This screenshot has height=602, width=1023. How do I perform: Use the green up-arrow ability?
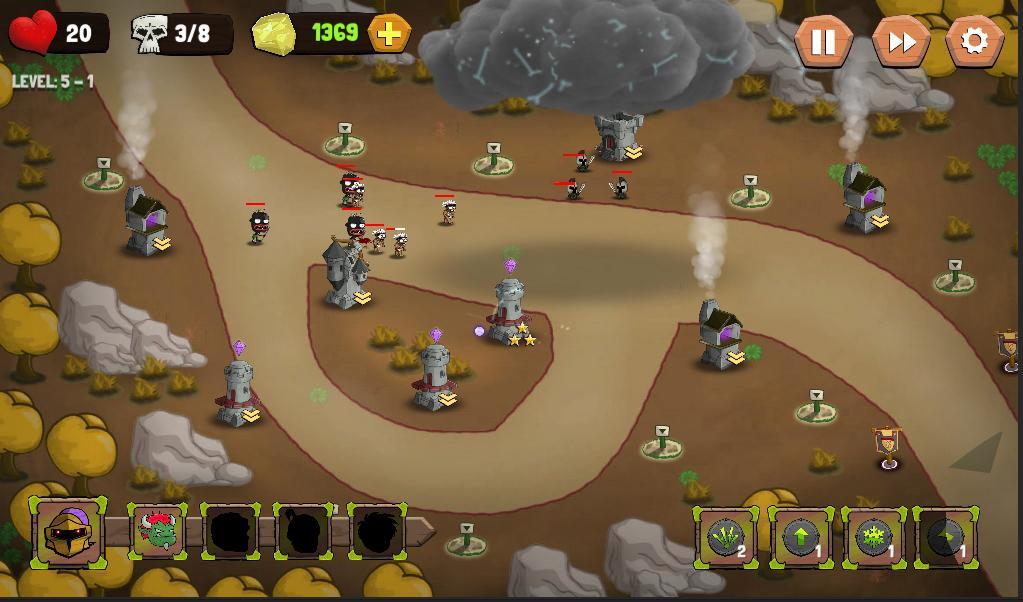click(800, 538)
